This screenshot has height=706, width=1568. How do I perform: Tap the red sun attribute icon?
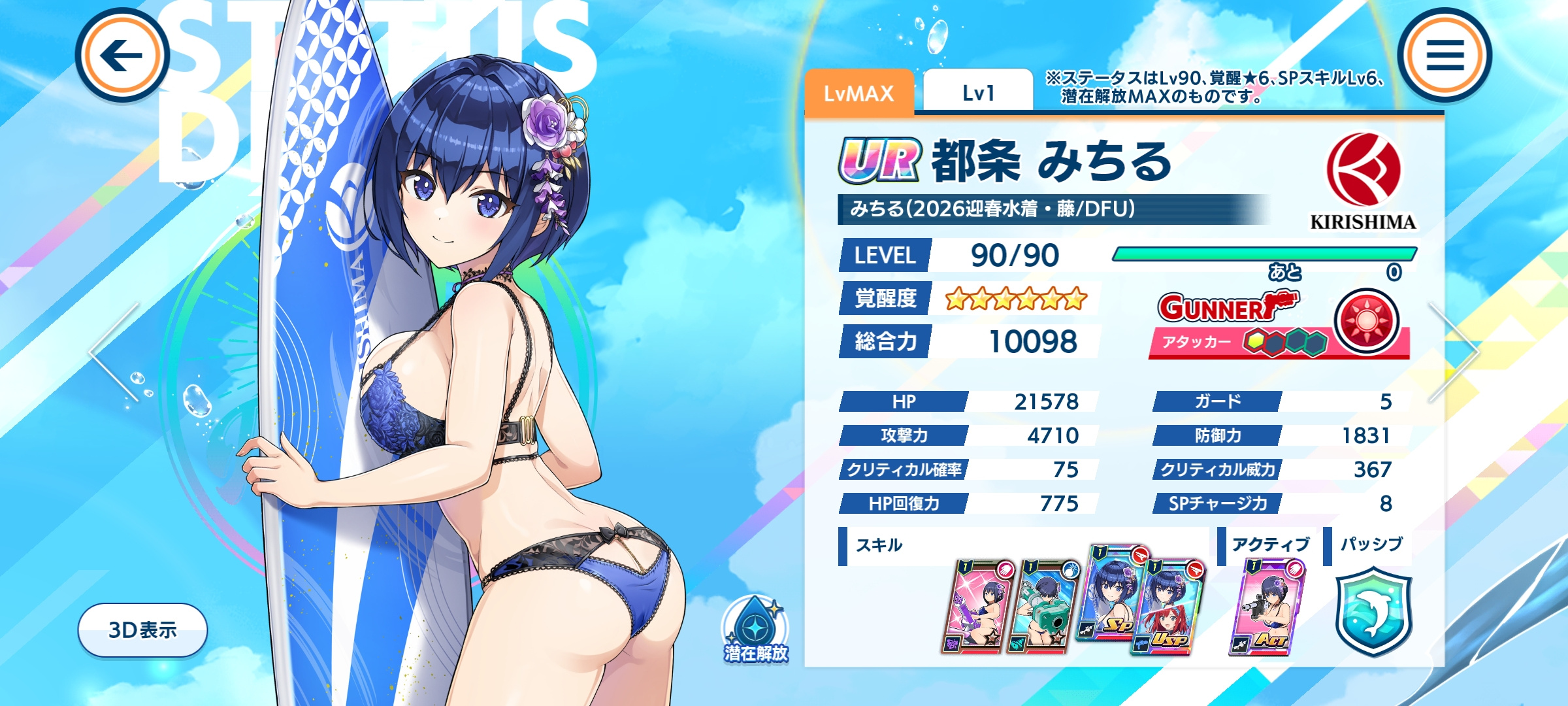click(x=1366, y=320)
